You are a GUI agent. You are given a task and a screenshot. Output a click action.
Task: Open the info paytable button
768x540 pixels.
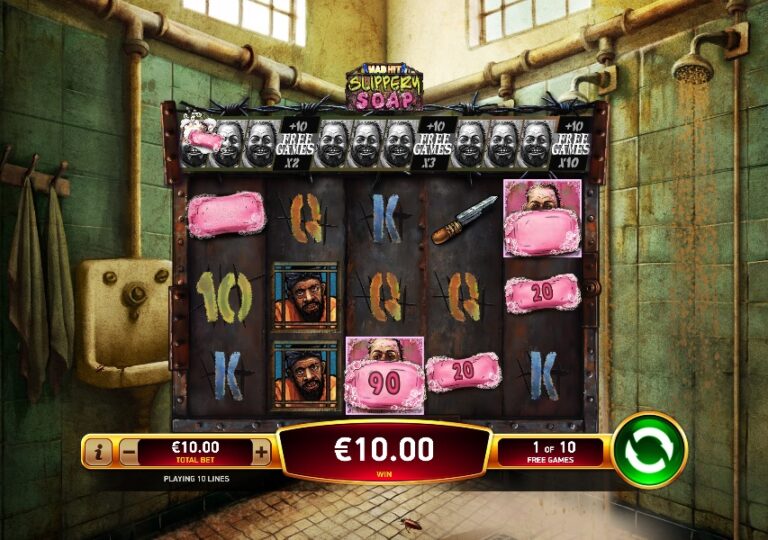click(99, 452)
